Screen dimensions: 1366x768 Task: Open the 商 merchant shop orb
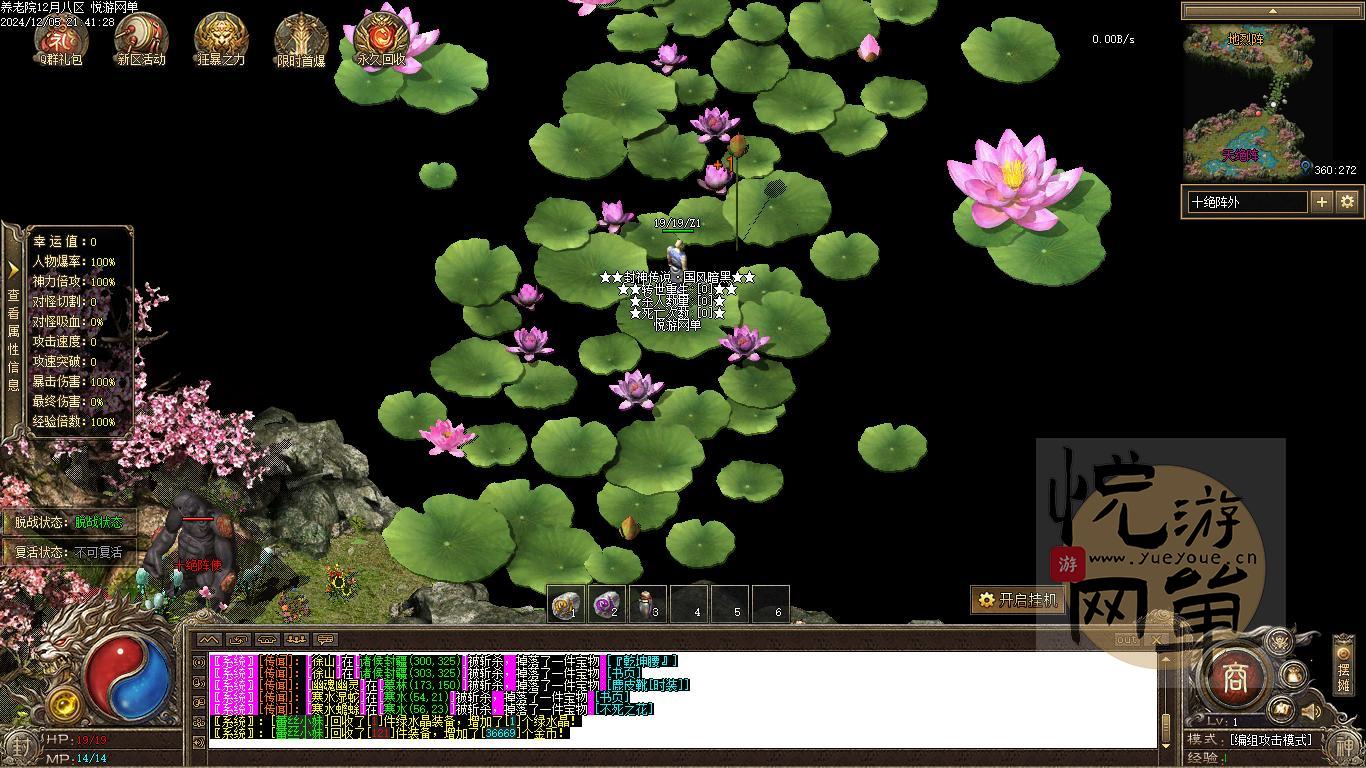click(1235, 678)
